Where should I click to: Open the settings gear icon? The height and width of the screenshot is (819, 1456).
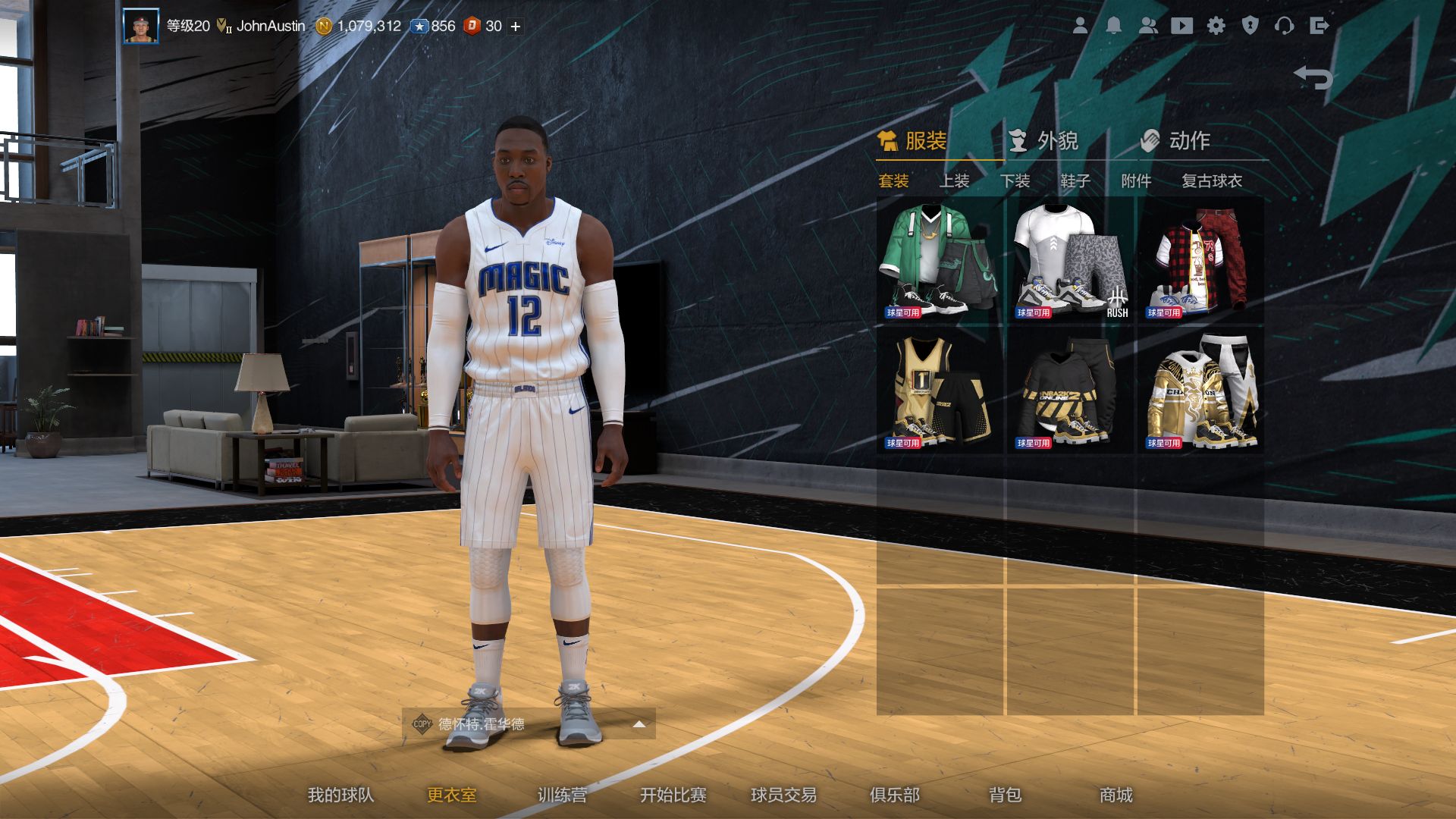pos(1217,25)
